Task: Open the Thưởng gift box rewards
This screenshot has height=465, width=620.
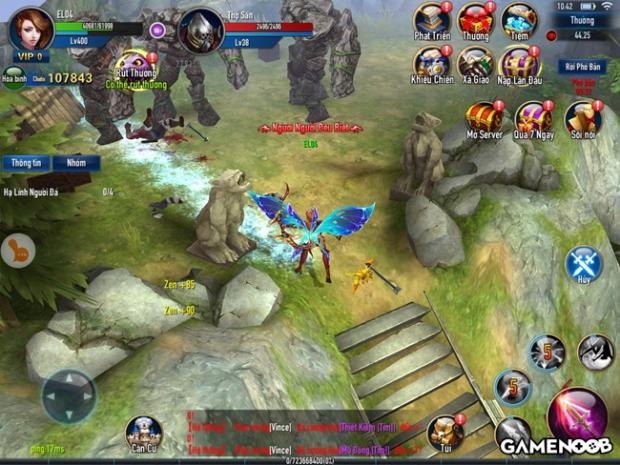Action: click(475, 21)
